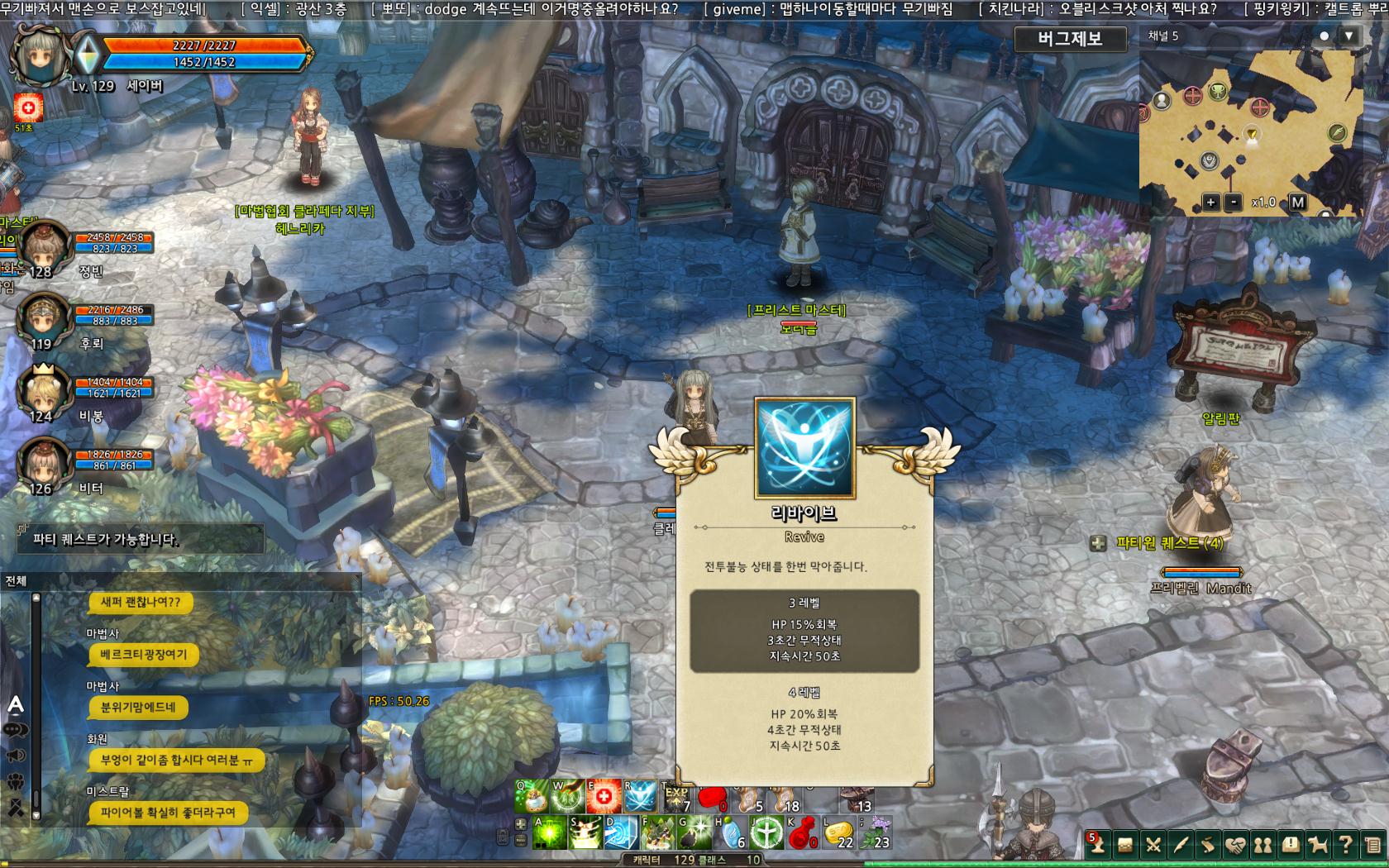Open the channel dropdown arrow above minimap
The image size is (1389, 868).
(x=1349, y=36)
